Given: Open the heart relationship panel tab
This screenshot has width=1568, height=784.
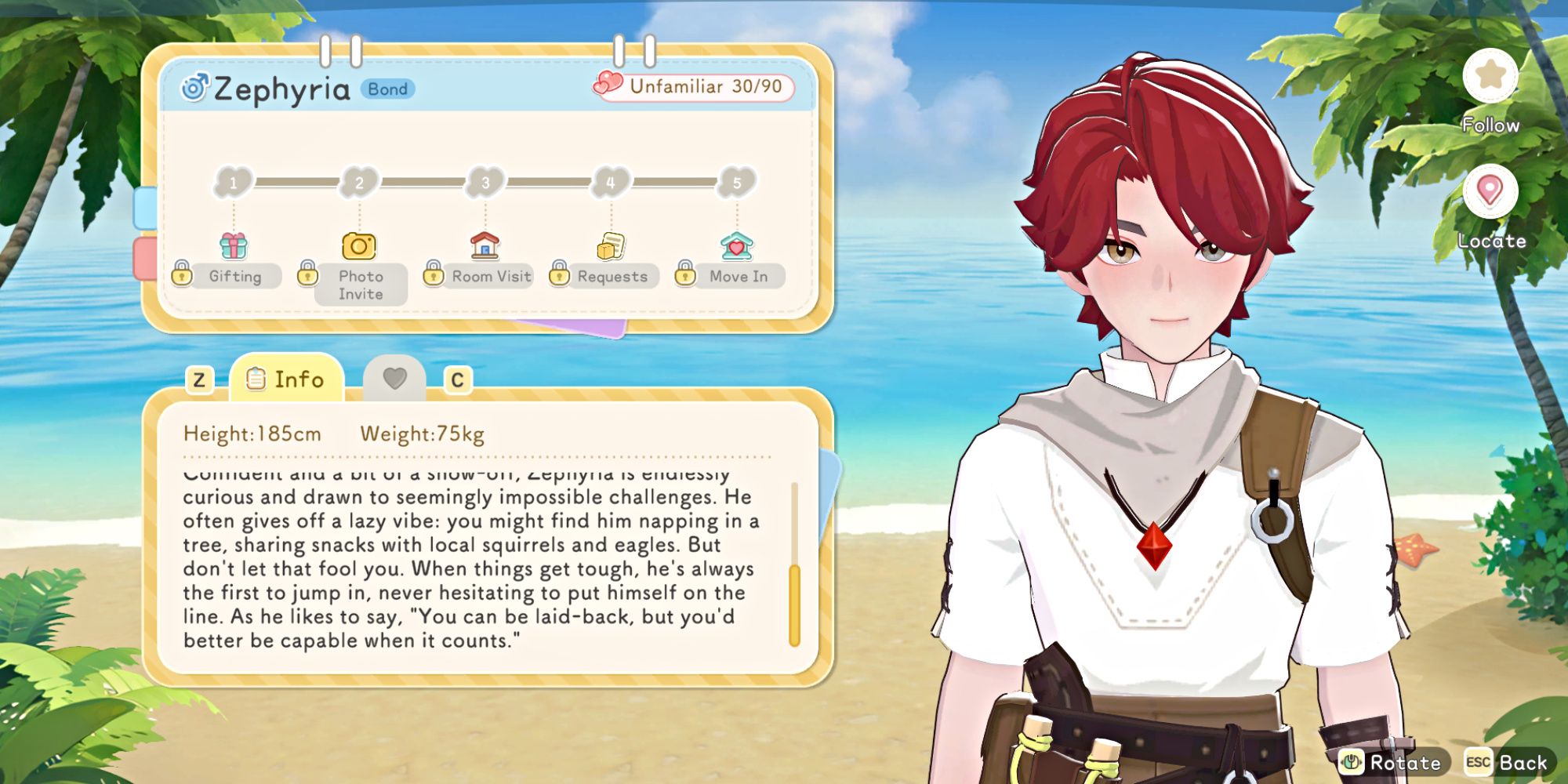Looking at the screenshot, I should click(396, 379).
